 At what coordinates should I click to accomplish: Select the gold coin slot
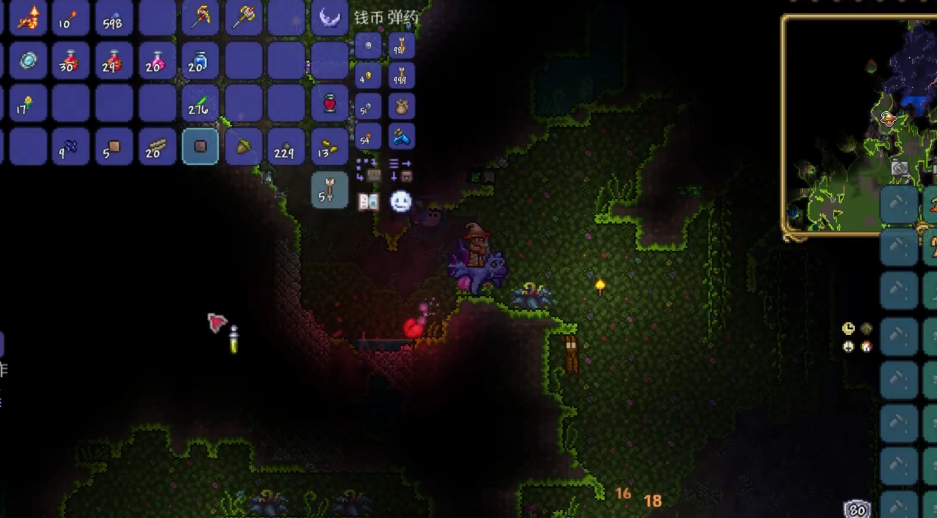(368, 75)
